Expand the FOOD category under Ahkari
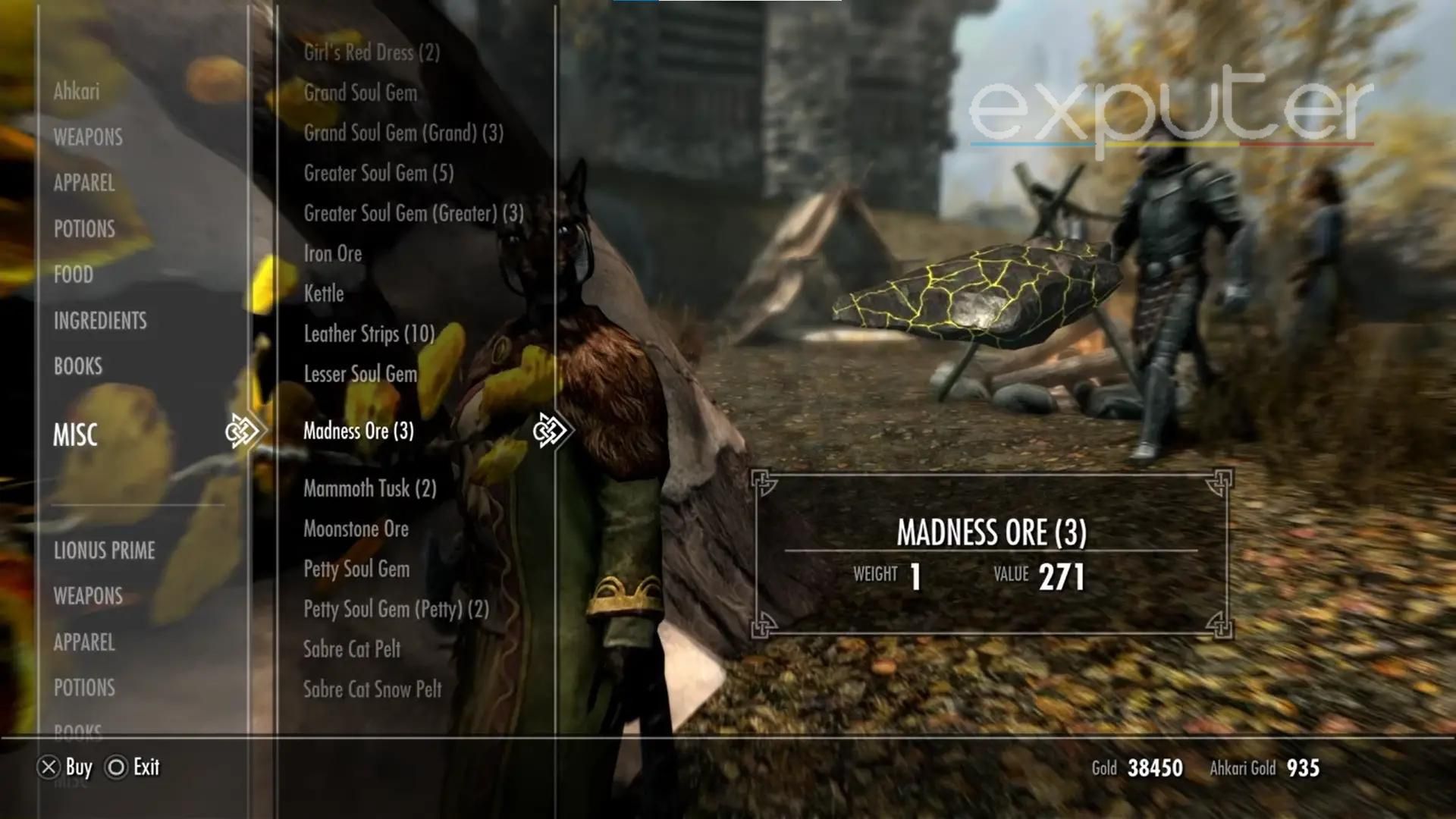This screenshot has height=819, width=1456. pos(74,275)
